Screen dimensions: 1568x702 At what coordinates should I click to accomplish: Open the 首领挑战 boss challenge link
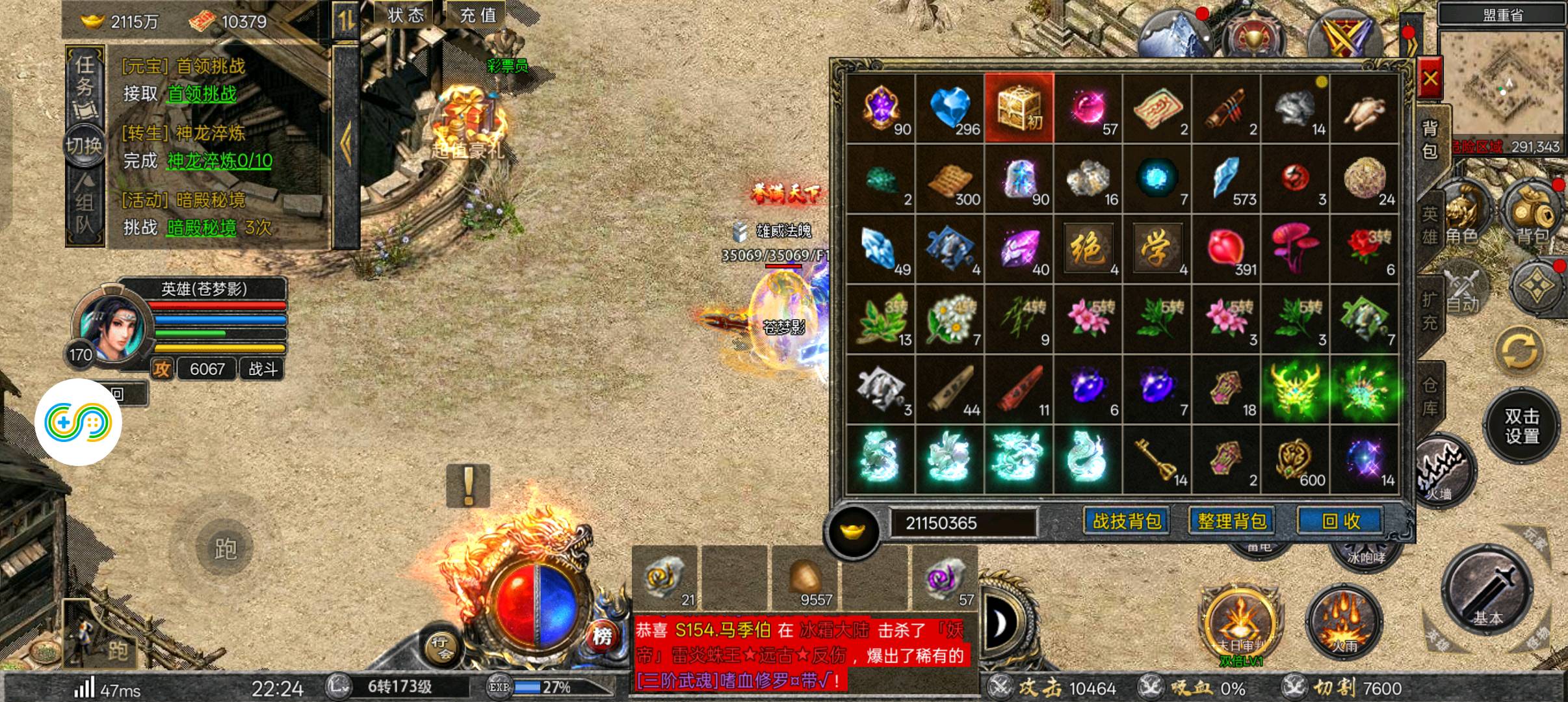tap(202, 94)
